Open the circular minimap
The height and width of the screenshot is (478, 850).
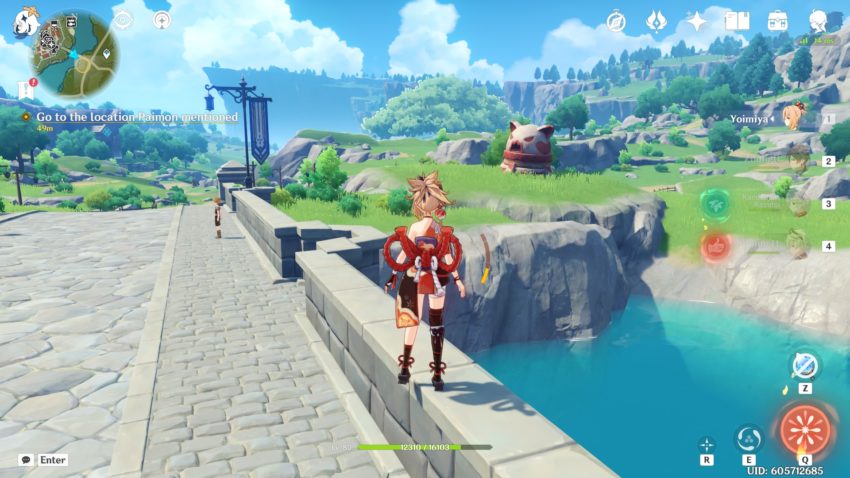pyautogui.click(x=75, y=54)
